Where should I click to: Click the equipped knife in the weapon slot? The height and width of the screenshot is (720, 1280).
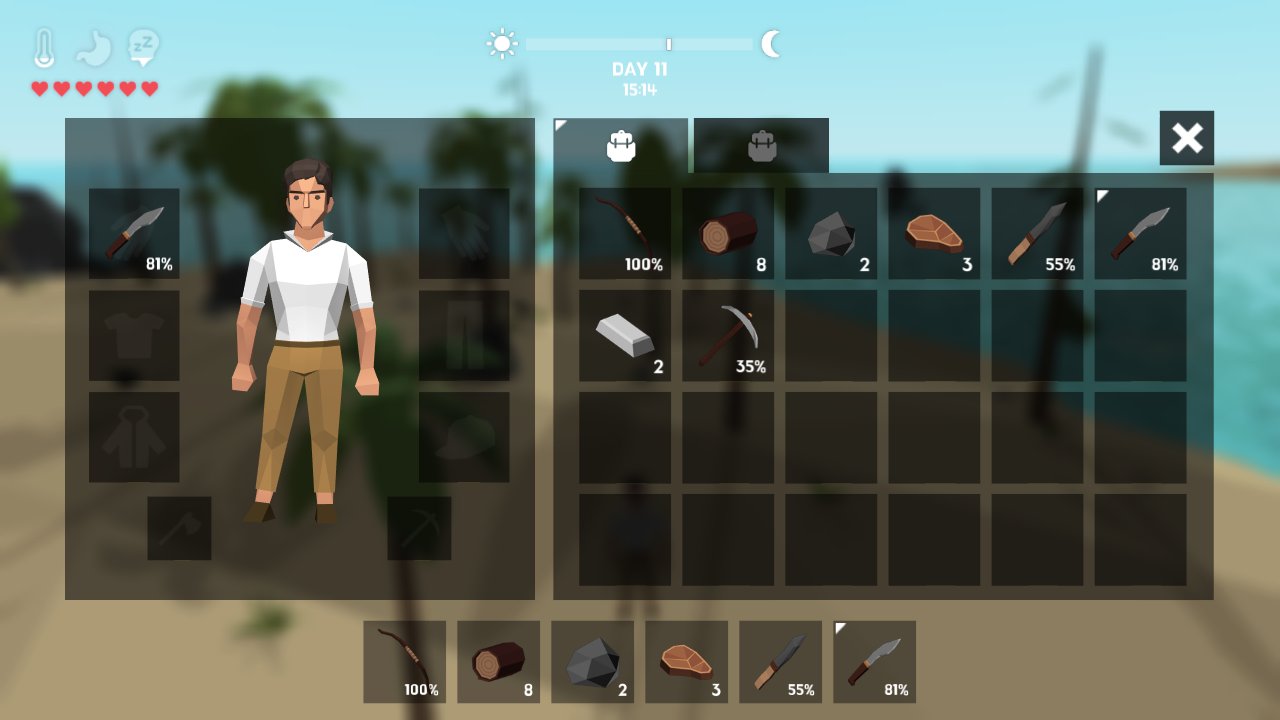point(134,234)
